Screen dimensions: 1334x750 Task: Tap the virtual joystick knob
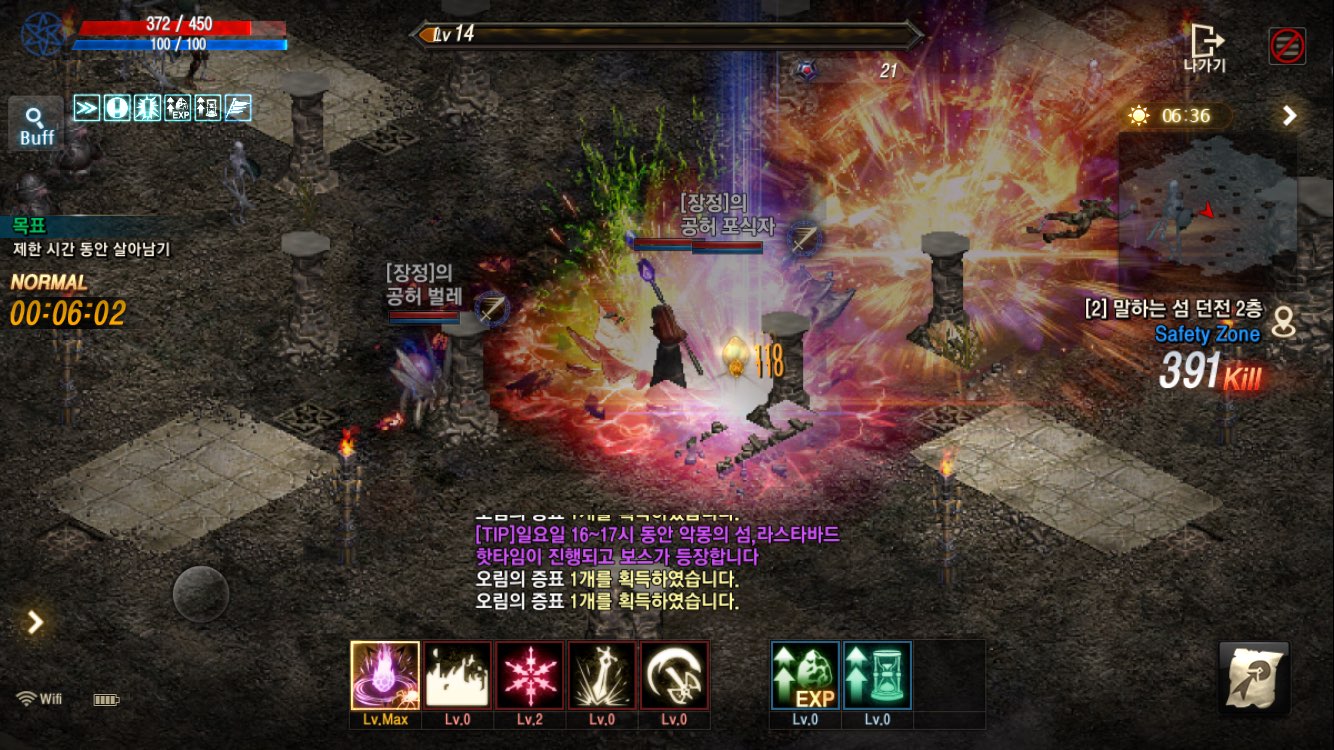point(201,594)
